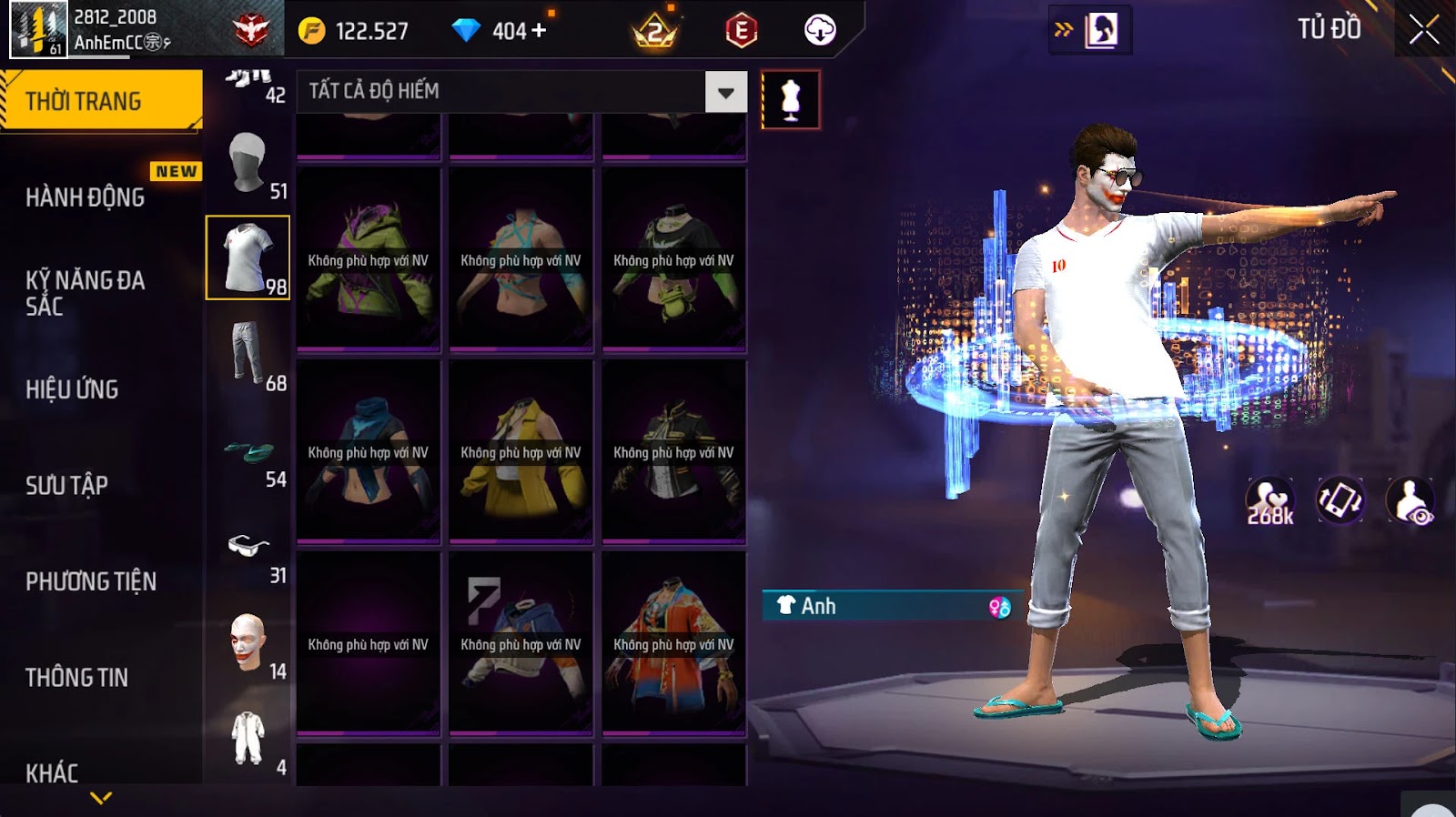Image resolution: width=1456 pixels, height=817 pixels.
Task: Go to the Sưu Tập tab
Action: click(x=66, y=485)
